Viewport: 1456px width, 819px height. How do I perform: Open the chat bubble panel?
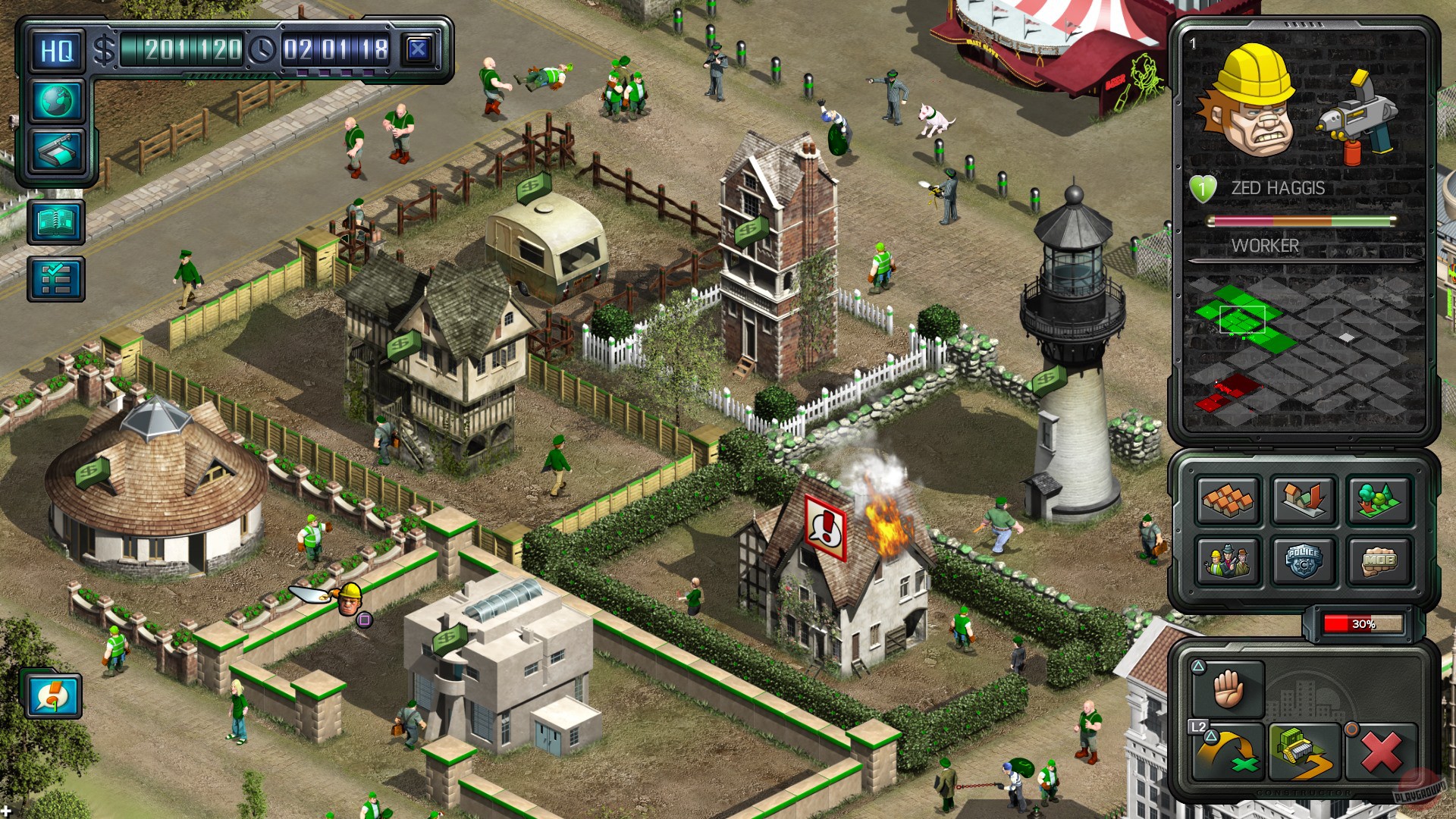click(53, 695)
